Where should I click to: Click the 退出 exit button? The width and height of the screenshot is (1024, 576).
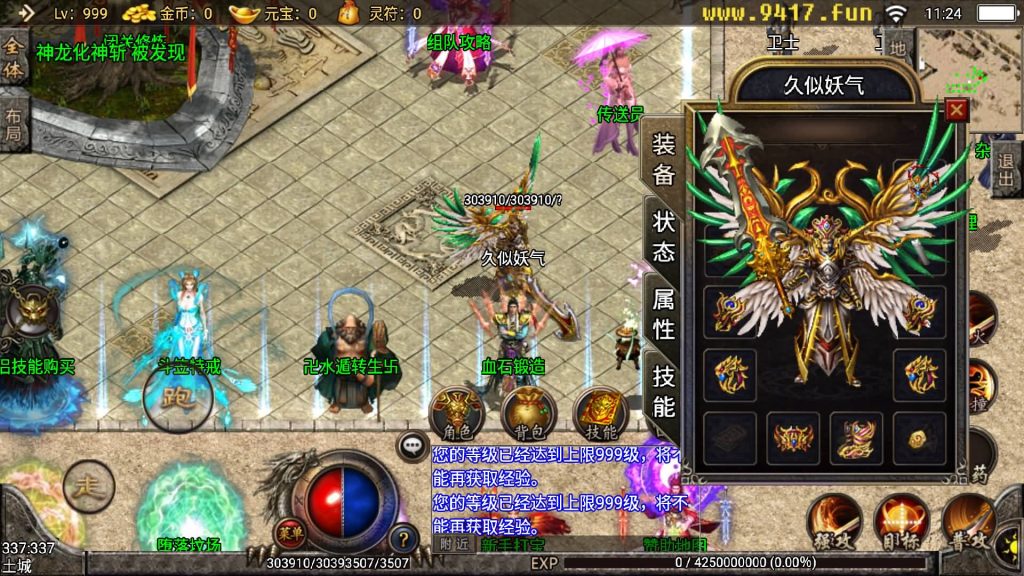pyautogui.click(x=1006, y=168)
